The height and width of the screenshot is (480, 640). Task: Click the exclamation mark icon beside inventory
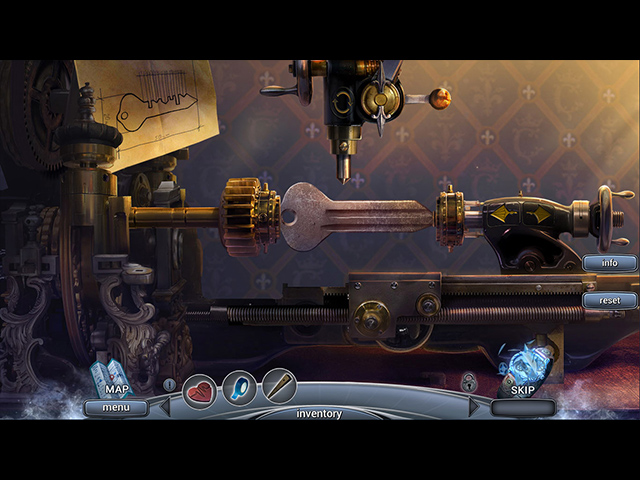point(169,384)
